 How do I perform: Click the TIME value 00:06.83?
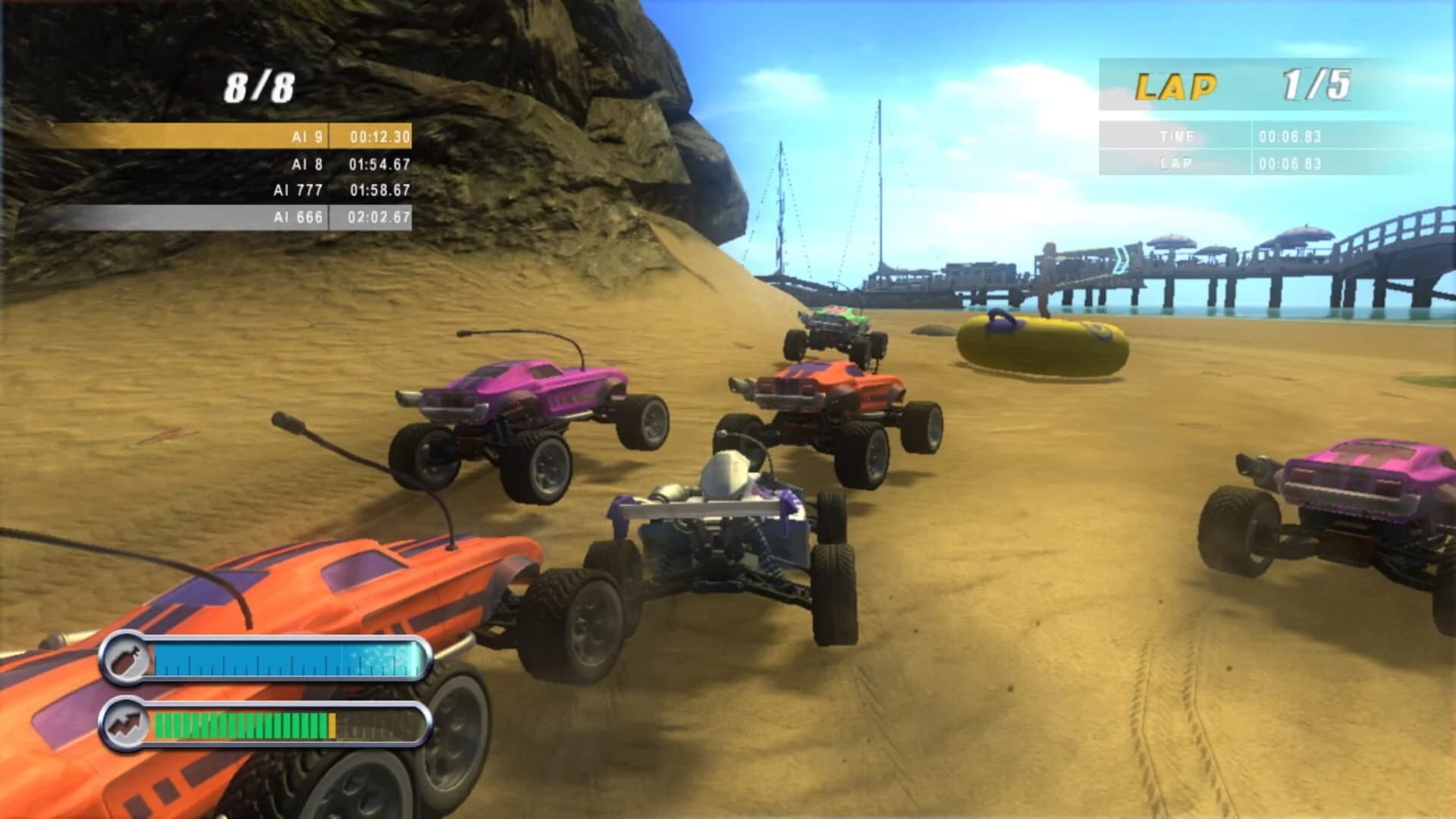pyautogui.click(x=1289, y=136)
